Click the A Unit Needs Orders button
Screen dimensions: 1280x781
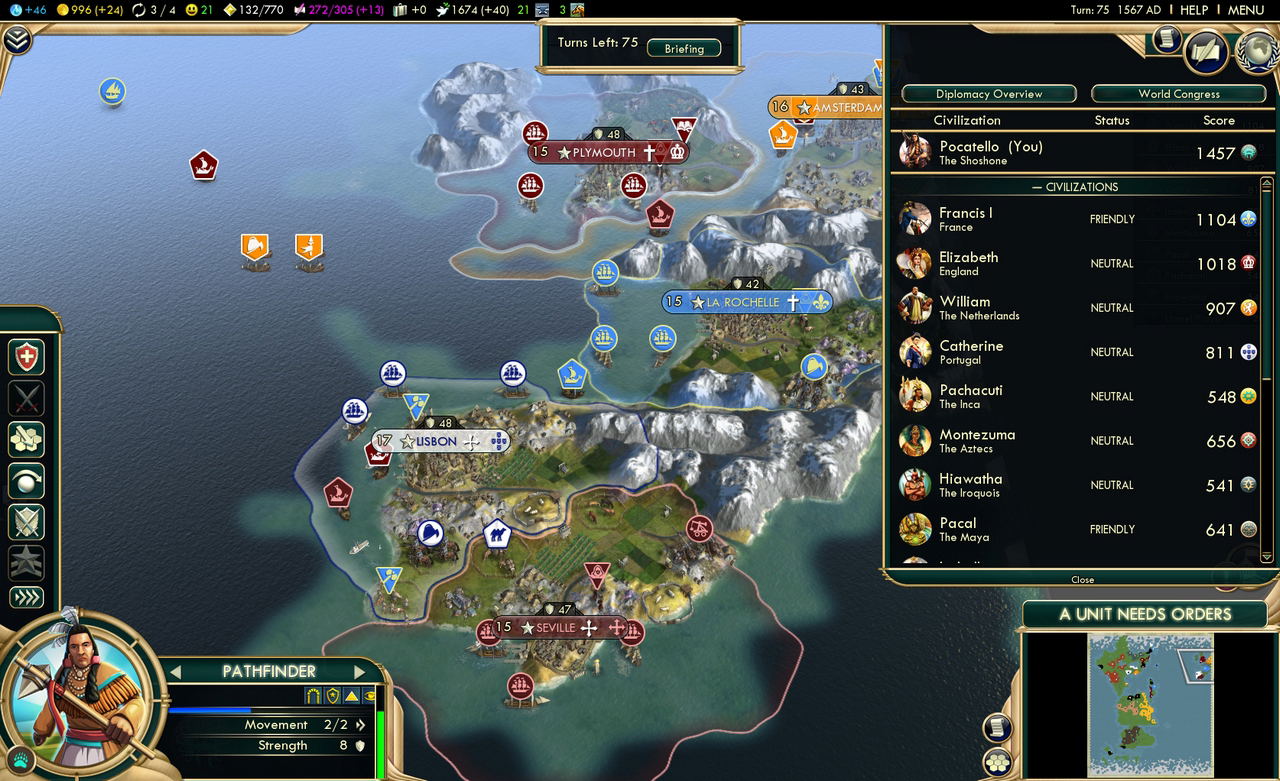1145,614
